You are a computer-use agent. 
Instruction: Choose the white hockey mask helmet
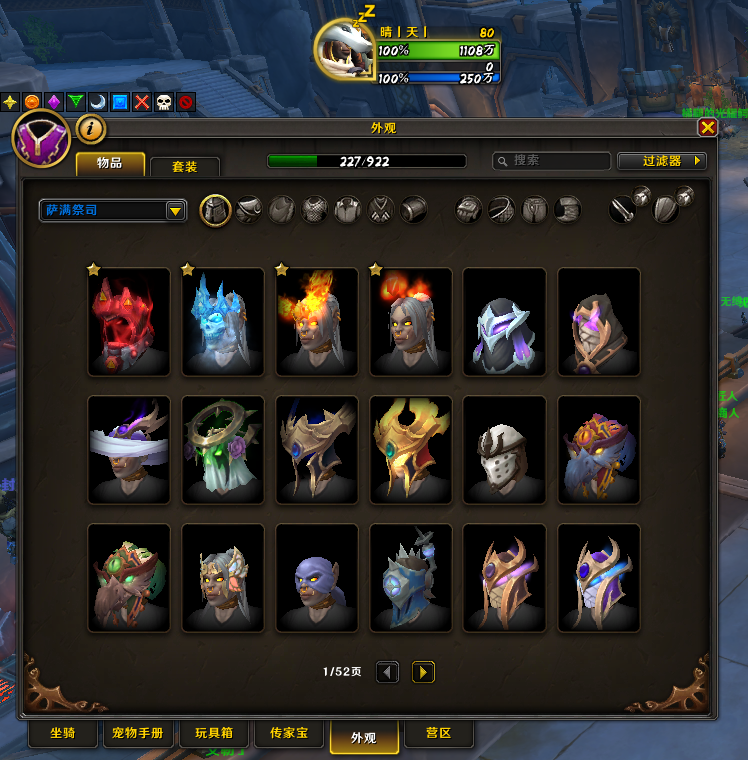(505, 450)
